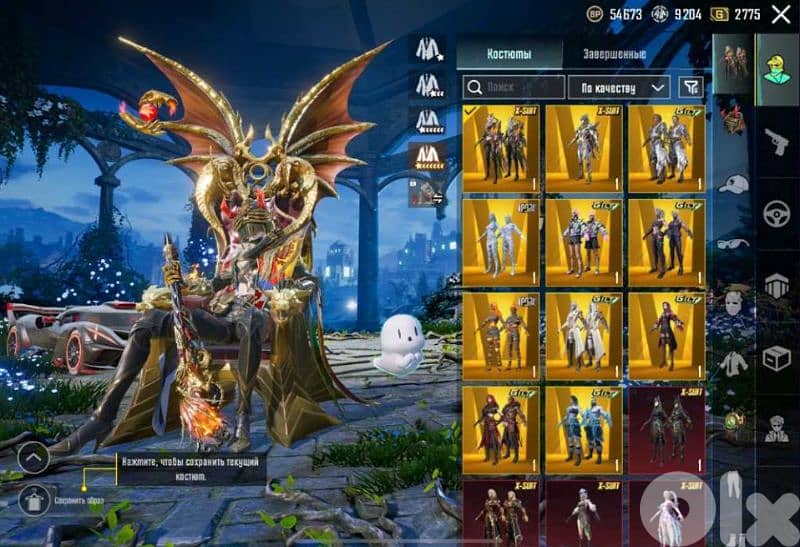This screenshot has width=800, height=547.
Task: Select the hockey mask category
Action: click(x=733, y=302)
